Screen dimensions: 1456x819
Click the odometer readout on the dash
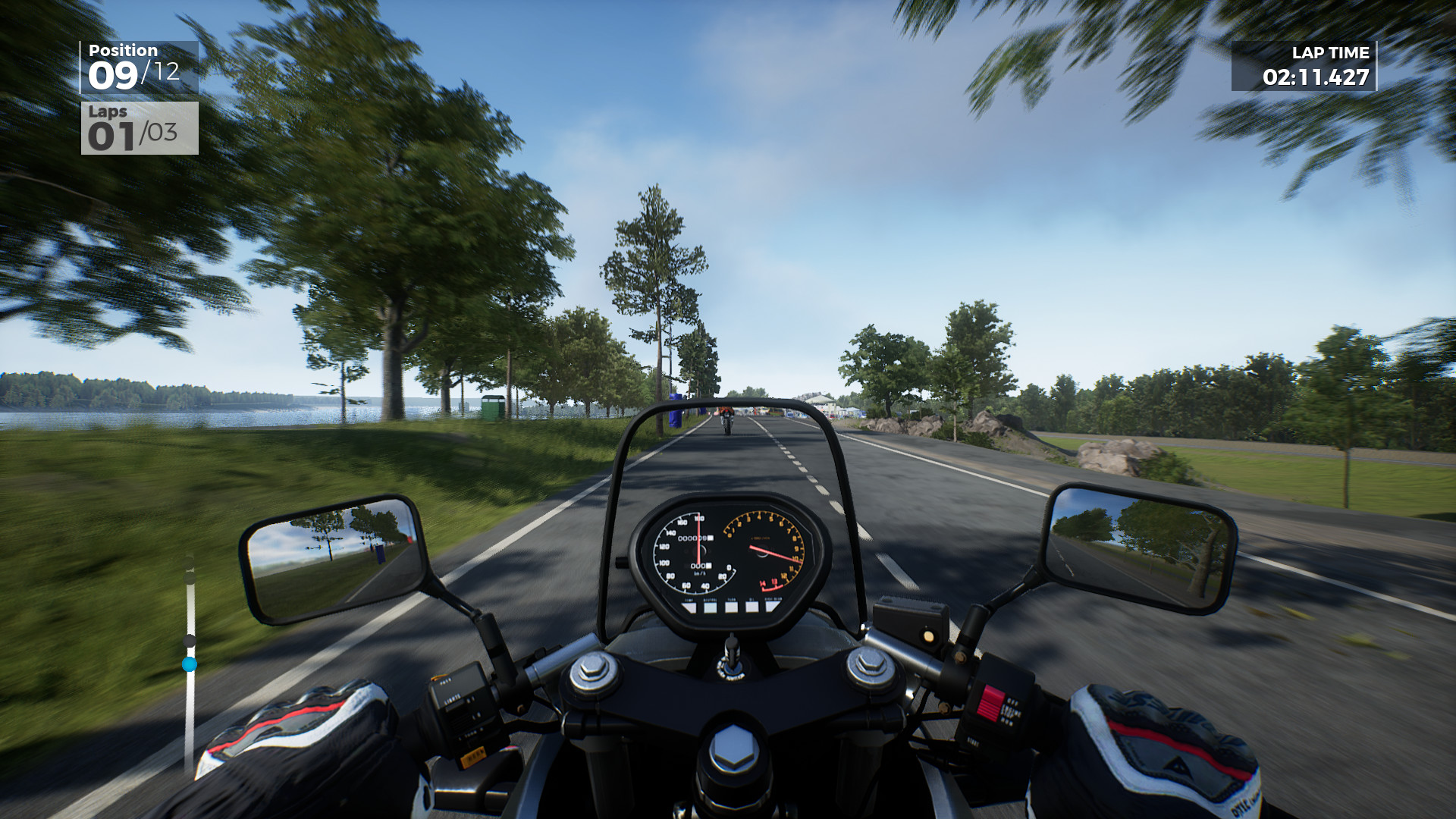click(696, 538)
